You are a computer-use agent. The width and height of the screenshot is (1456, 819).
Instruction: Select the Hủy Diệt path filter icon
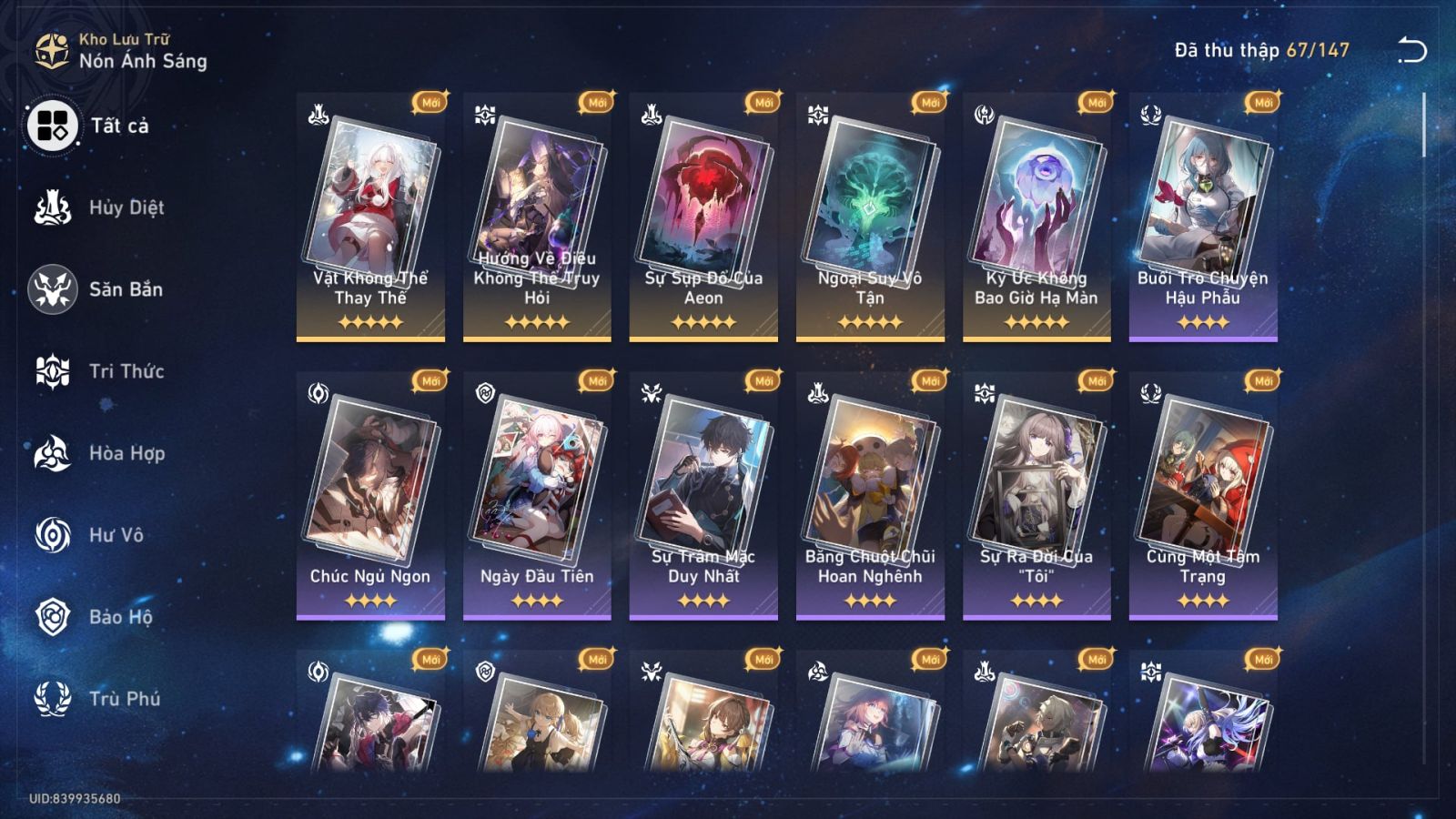coord(53,207)
